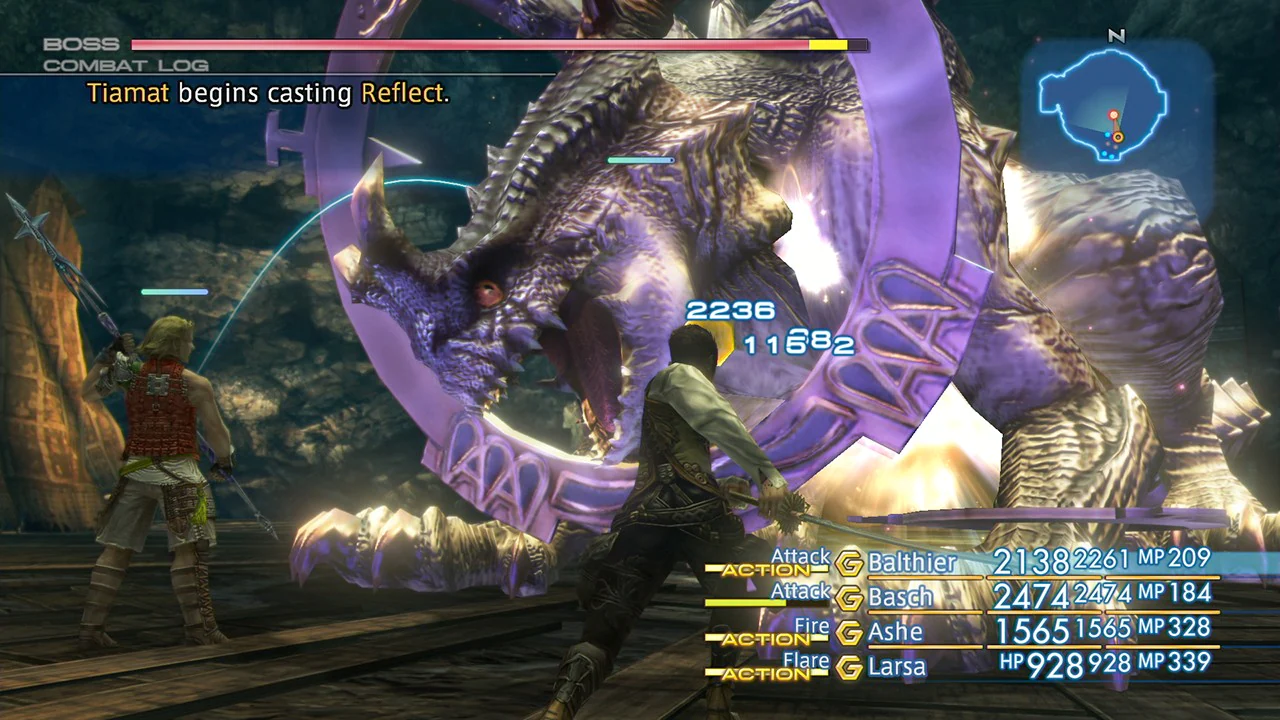This screenshot has height=720, width=1280.
Task: Select Ashe's gambit G icon
Action: click(852, 632)
